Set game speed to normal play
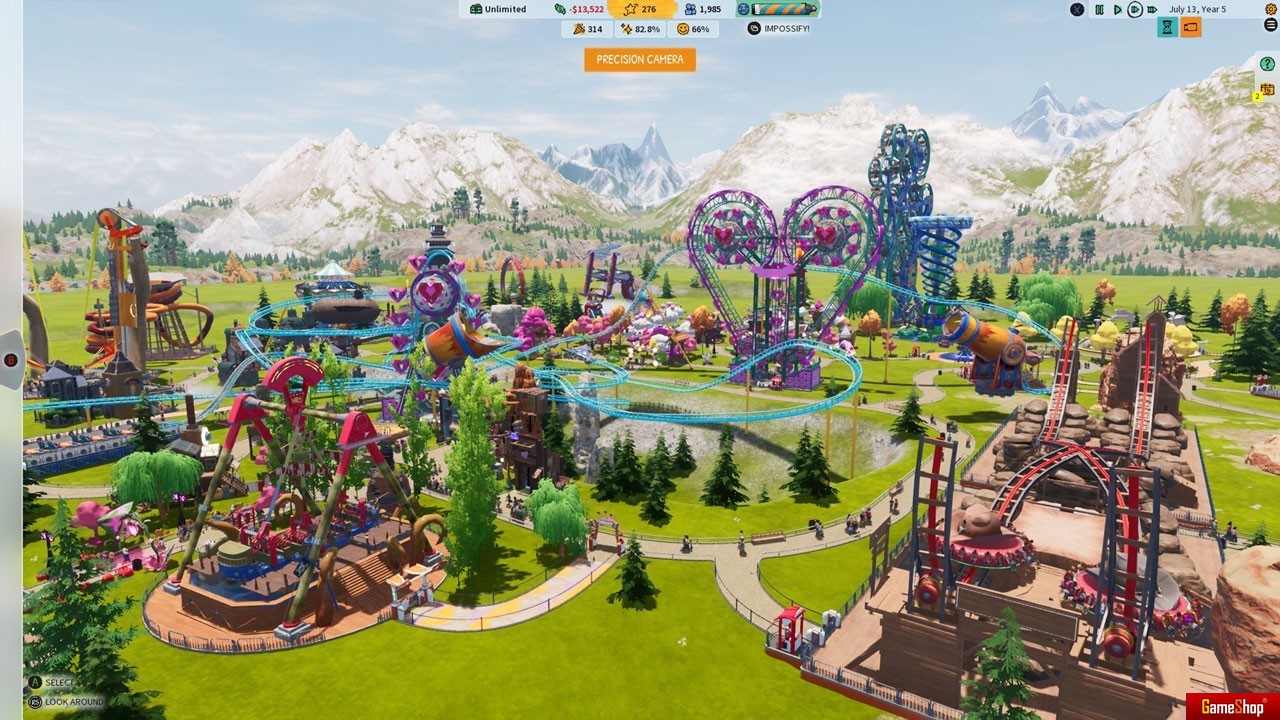This screenshot has width=1280, height=720. click(x=1117, y=10)
